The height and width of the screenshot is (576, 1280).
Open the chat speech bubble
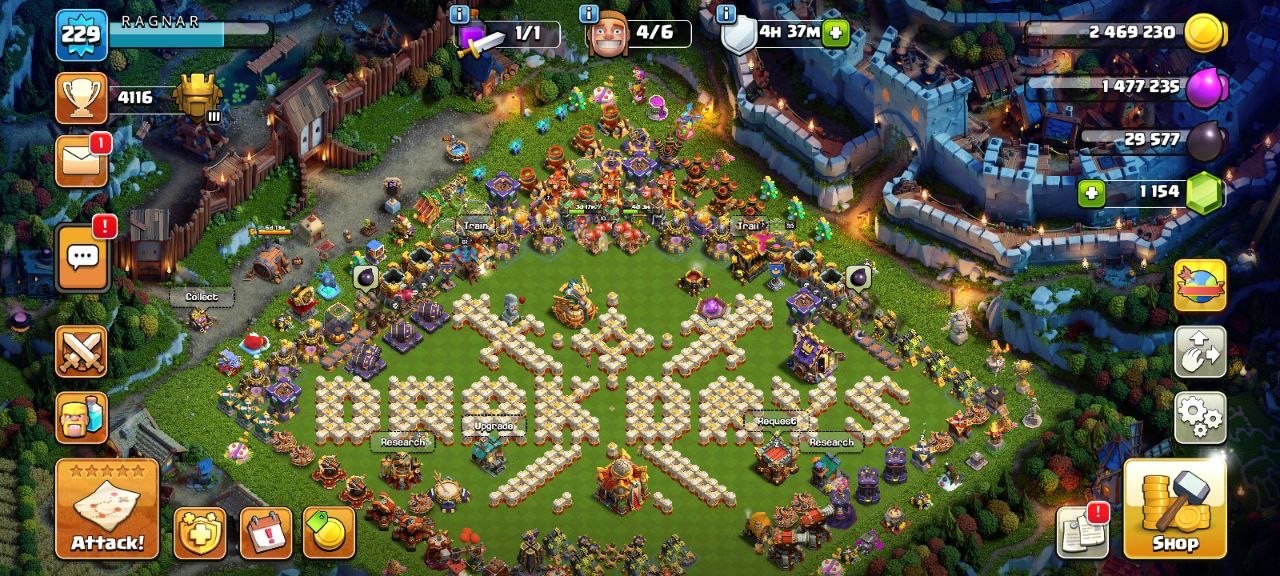(81, 258)
